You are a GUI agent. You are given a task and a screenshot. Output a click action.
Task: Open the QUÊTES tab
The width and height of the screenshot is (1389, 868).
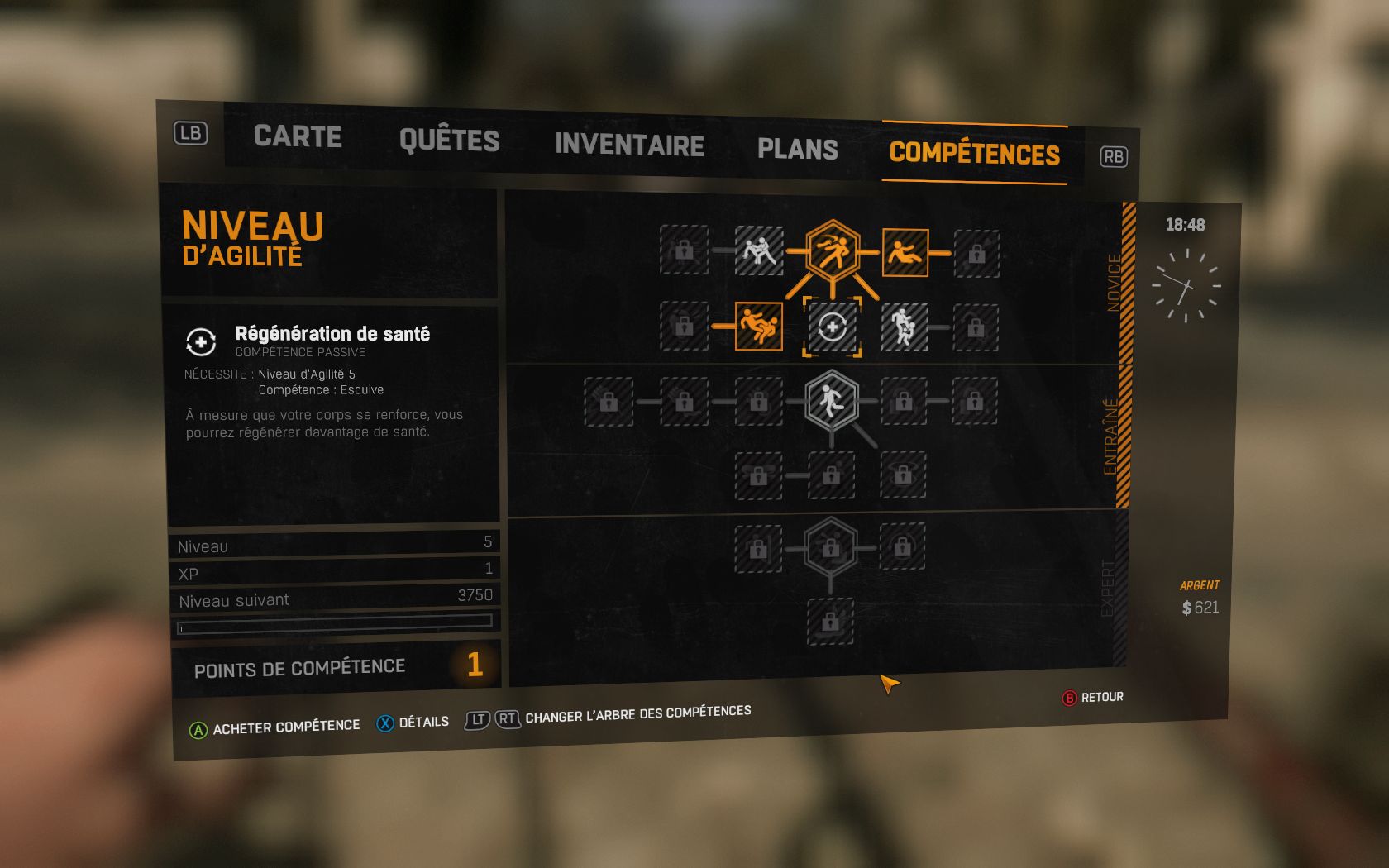click(449, 141)
